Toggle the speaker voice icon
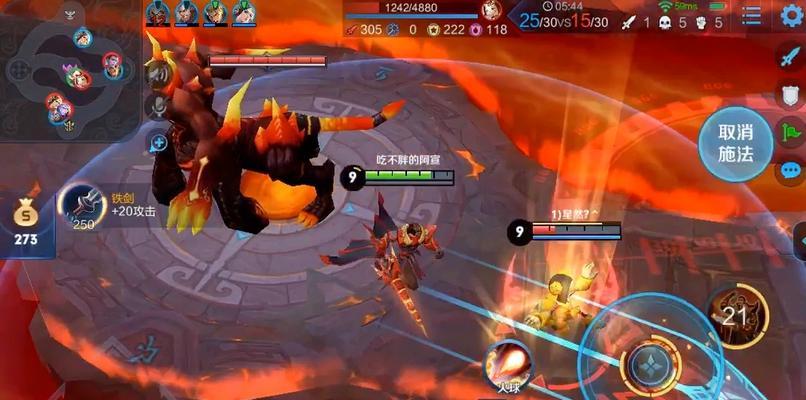Screen dimensions: 806x400 (157, 73)
